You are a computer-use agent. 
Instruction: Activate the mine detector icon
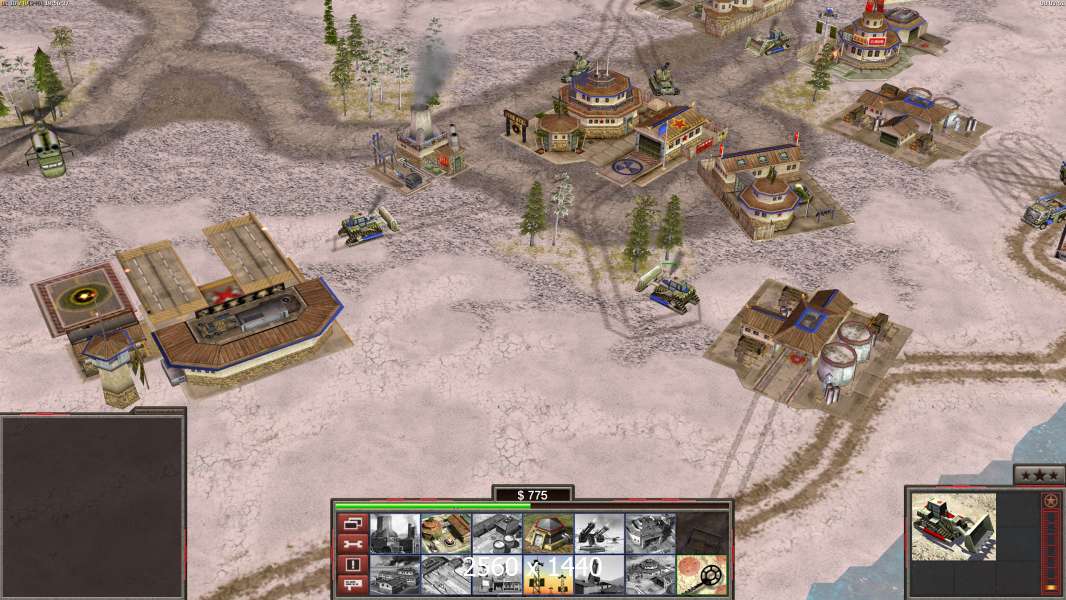(x=701, y=575)
